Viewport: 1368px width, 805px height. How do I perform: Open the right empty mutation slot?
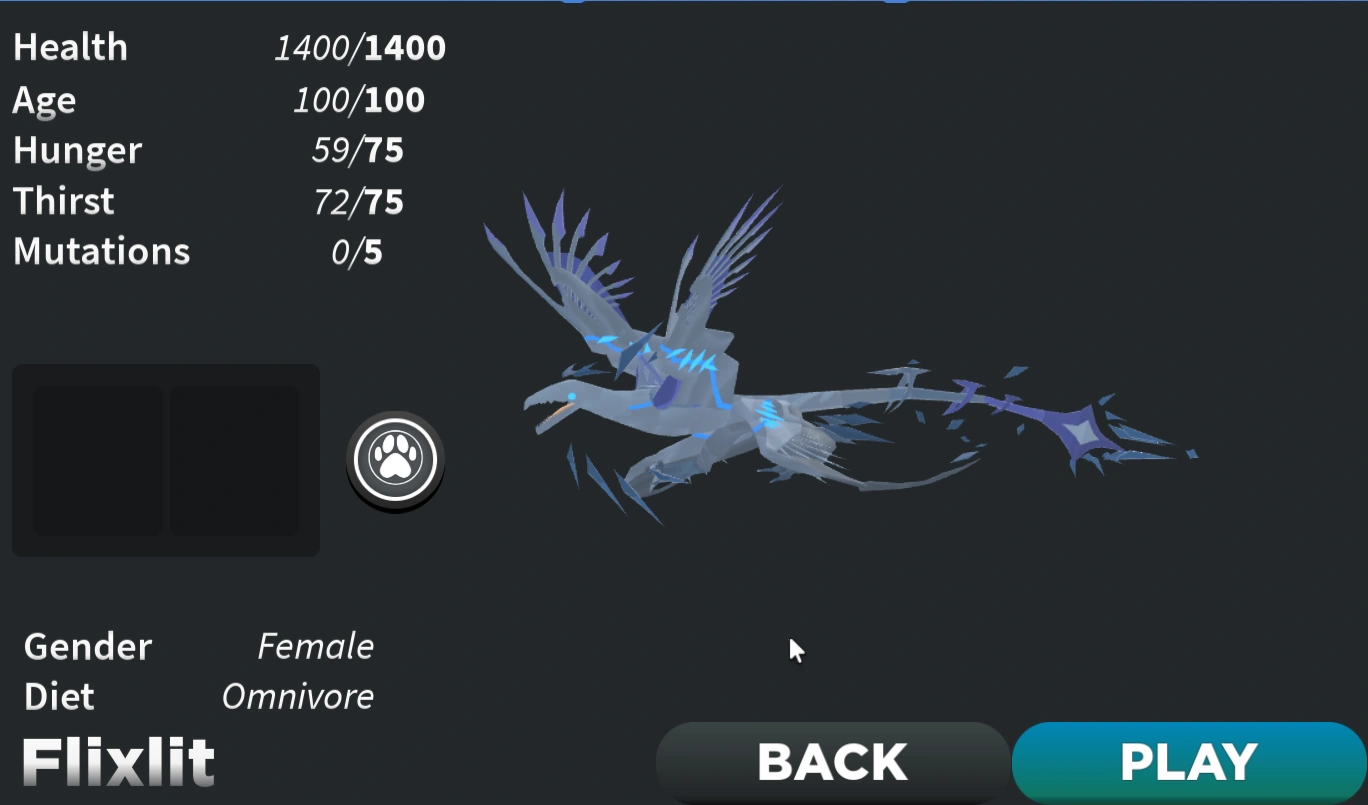pos(237,461)
